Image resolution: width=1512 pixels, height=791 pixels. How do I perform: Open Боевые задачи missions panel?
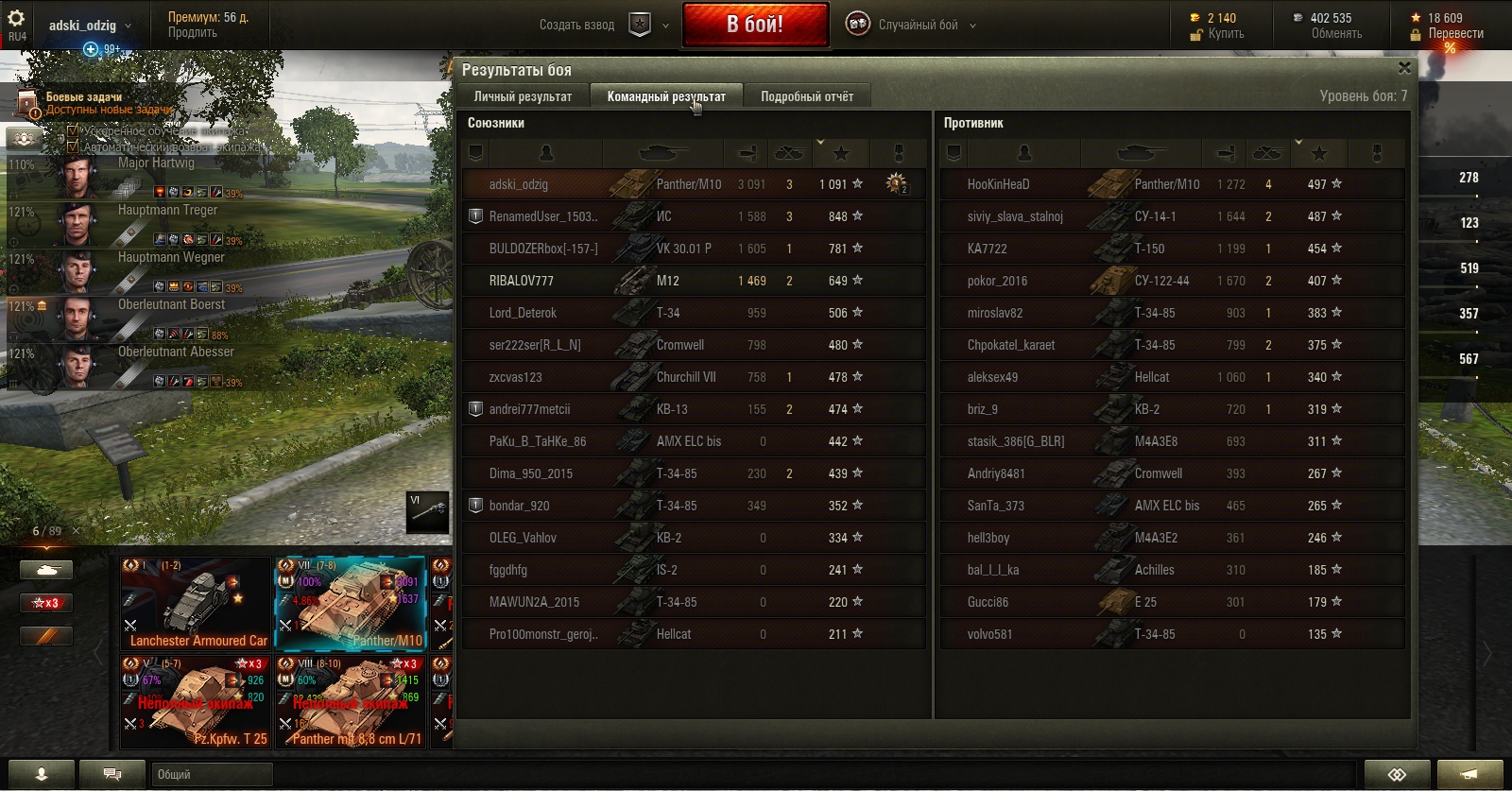84,97
